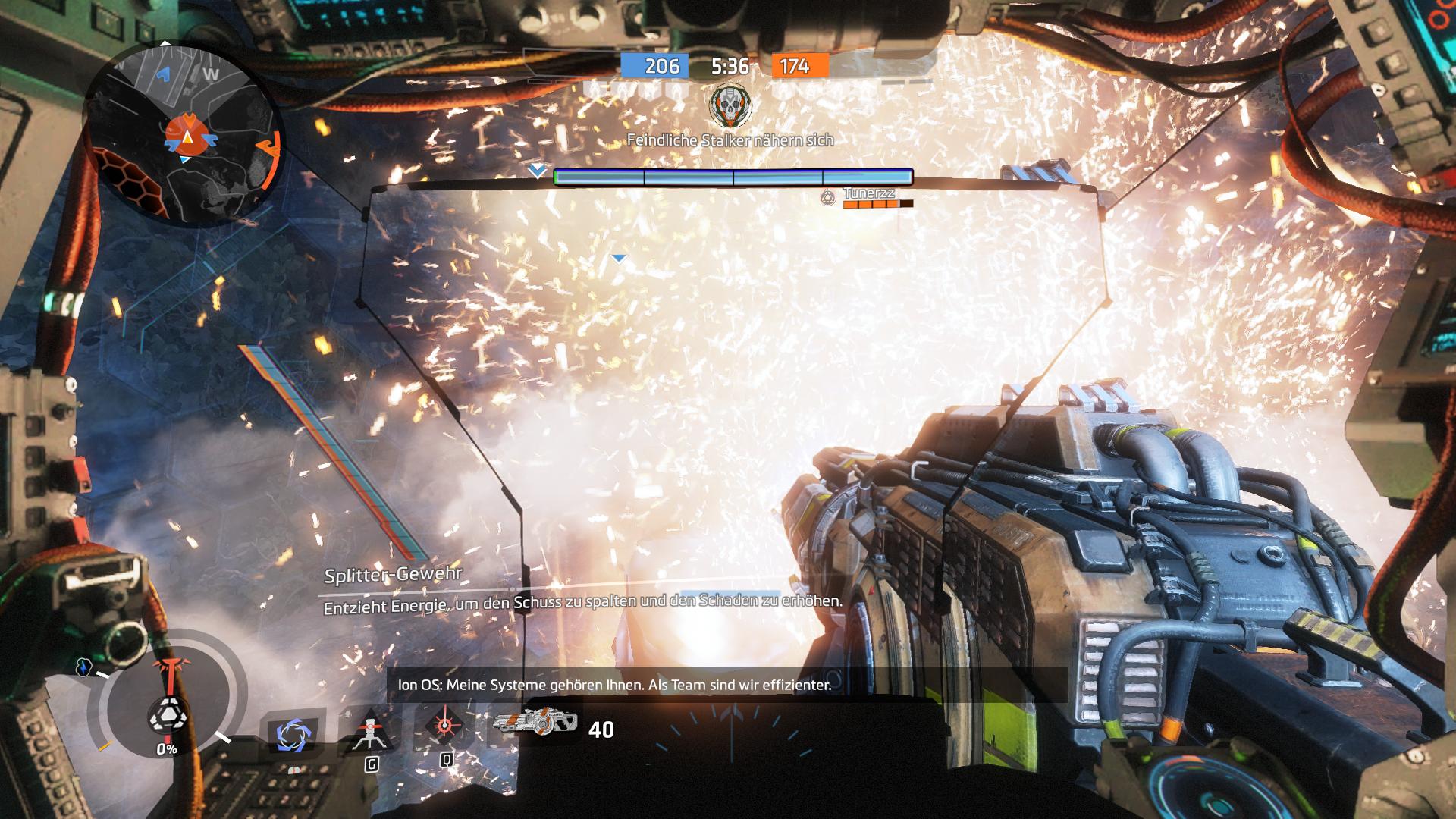Click the titan core meter icon
The width and height of the screenshot is (1456, 819).
[x=166, y=714]
